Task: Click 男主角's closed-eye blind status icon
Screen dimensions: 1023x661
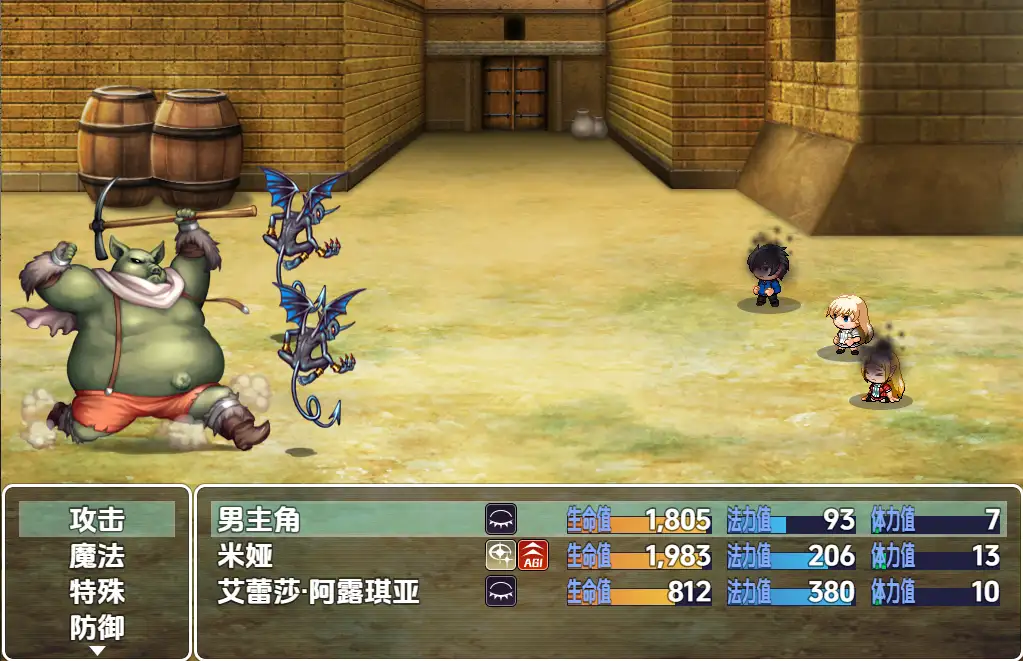Action: coord(501,519)
